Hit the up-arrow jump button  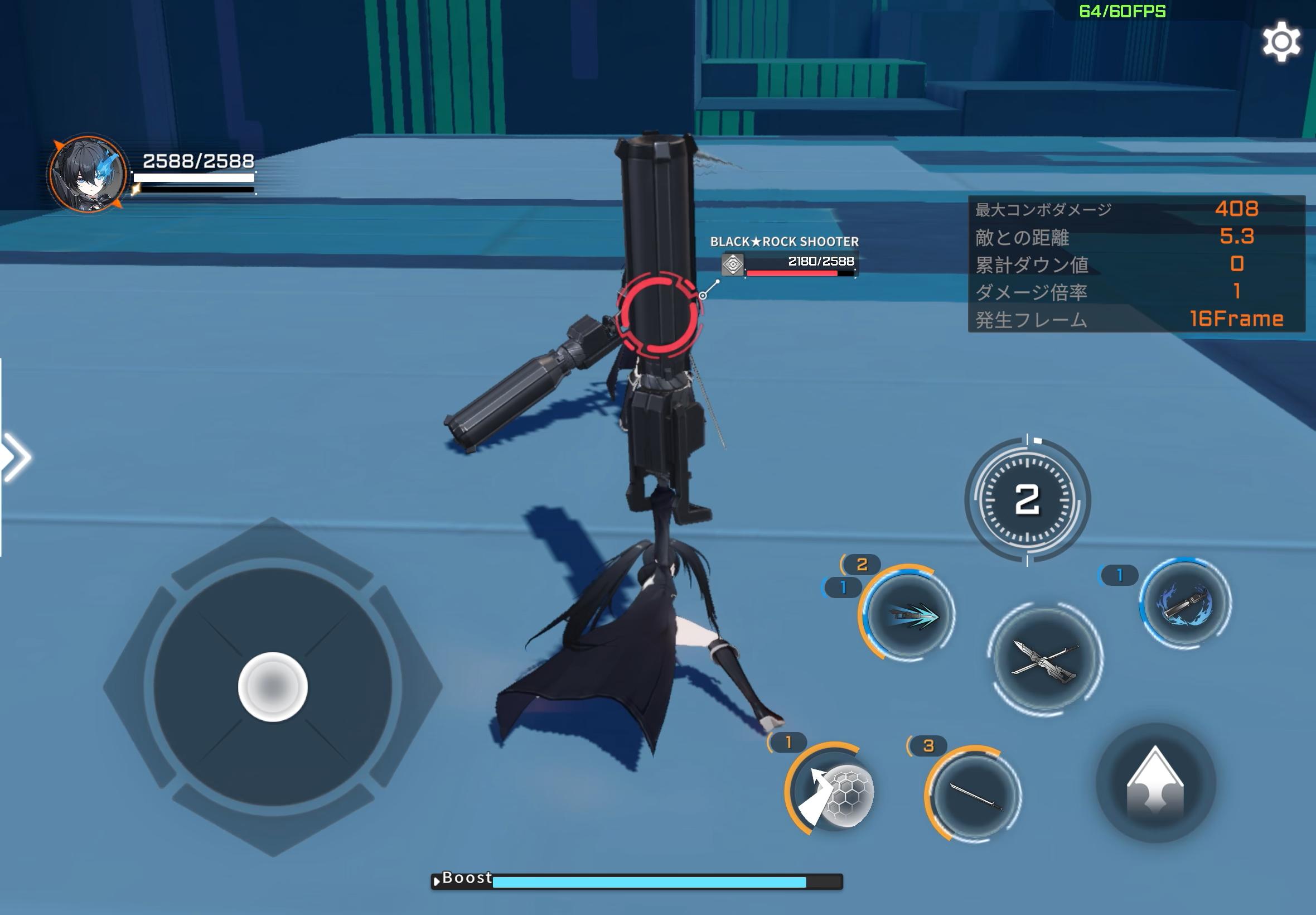1155,783
